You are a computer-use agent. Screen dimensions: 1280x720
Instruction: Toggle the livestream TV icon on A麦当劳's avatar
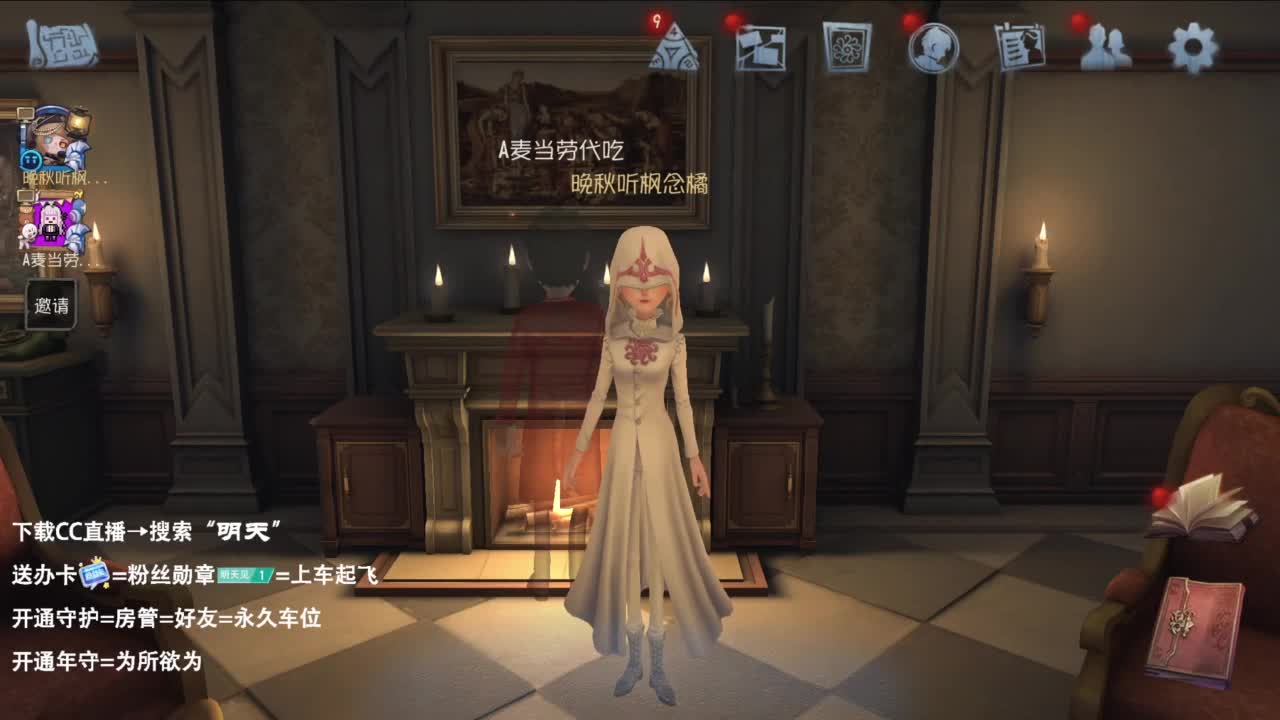click(x=26, y=195)
